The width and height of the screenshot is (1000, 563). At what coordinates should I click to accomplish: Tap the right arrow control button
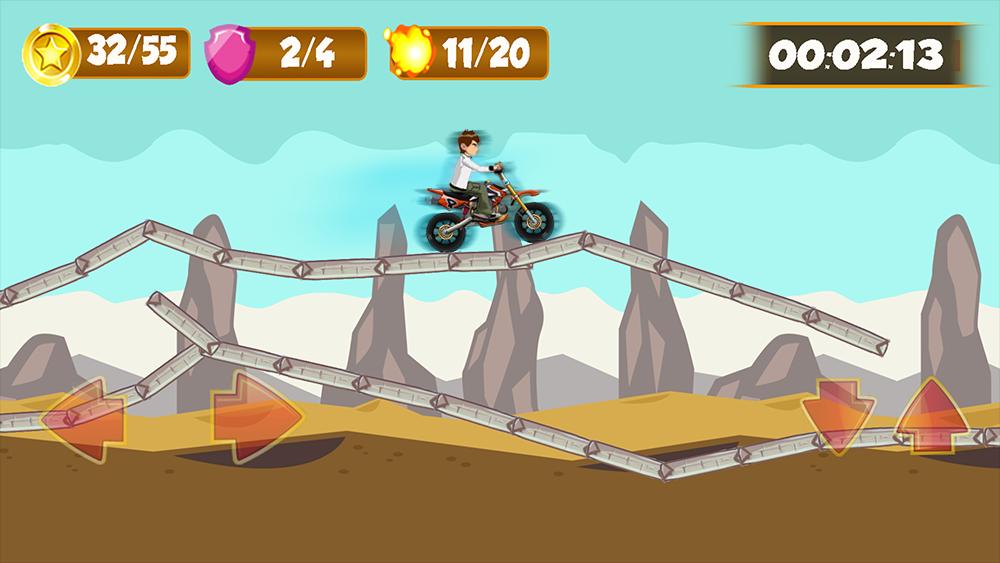255,416
